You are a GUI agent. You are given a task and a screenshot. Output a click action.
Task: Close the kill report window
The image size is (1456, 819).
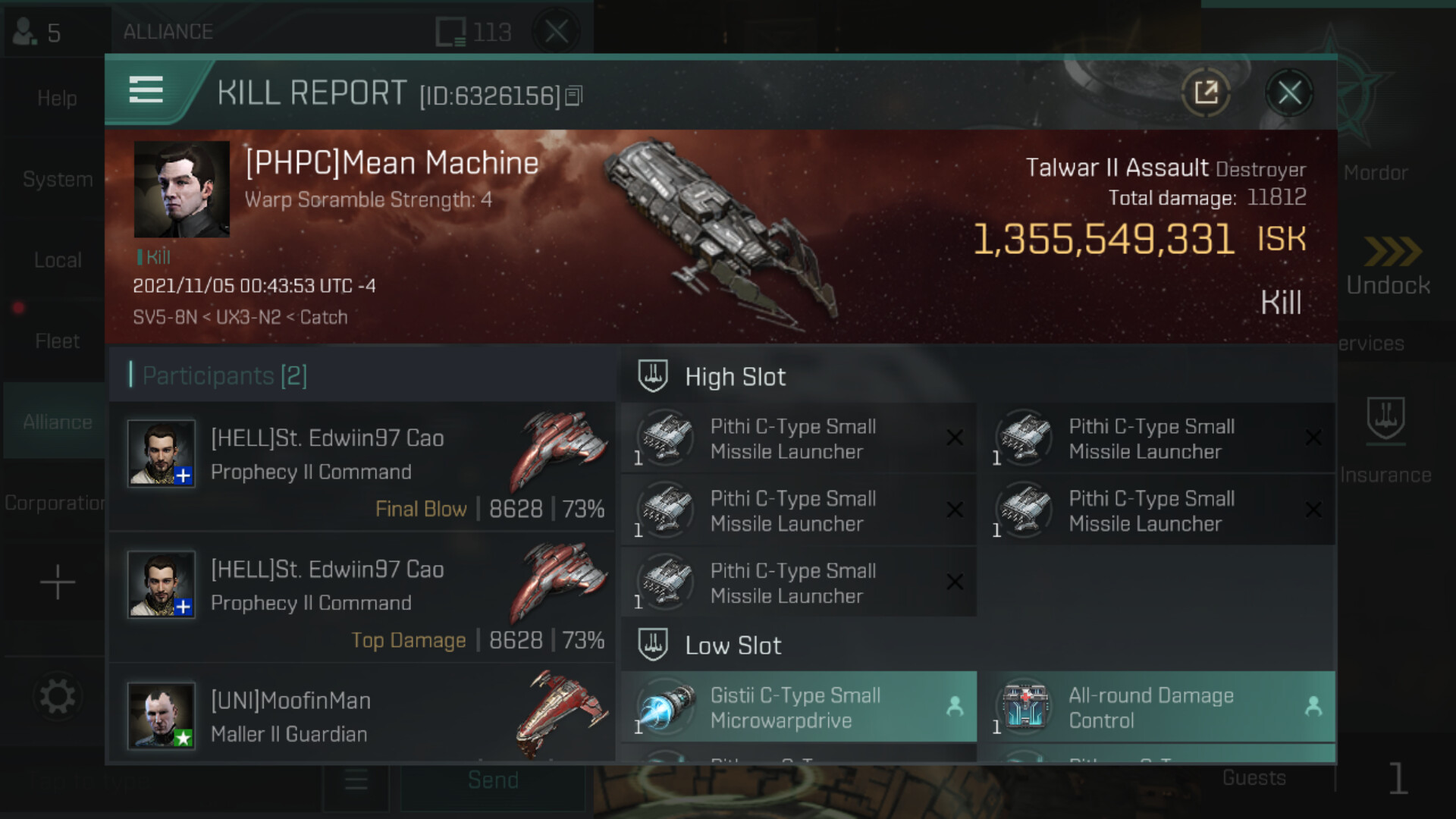[1289, 93]
